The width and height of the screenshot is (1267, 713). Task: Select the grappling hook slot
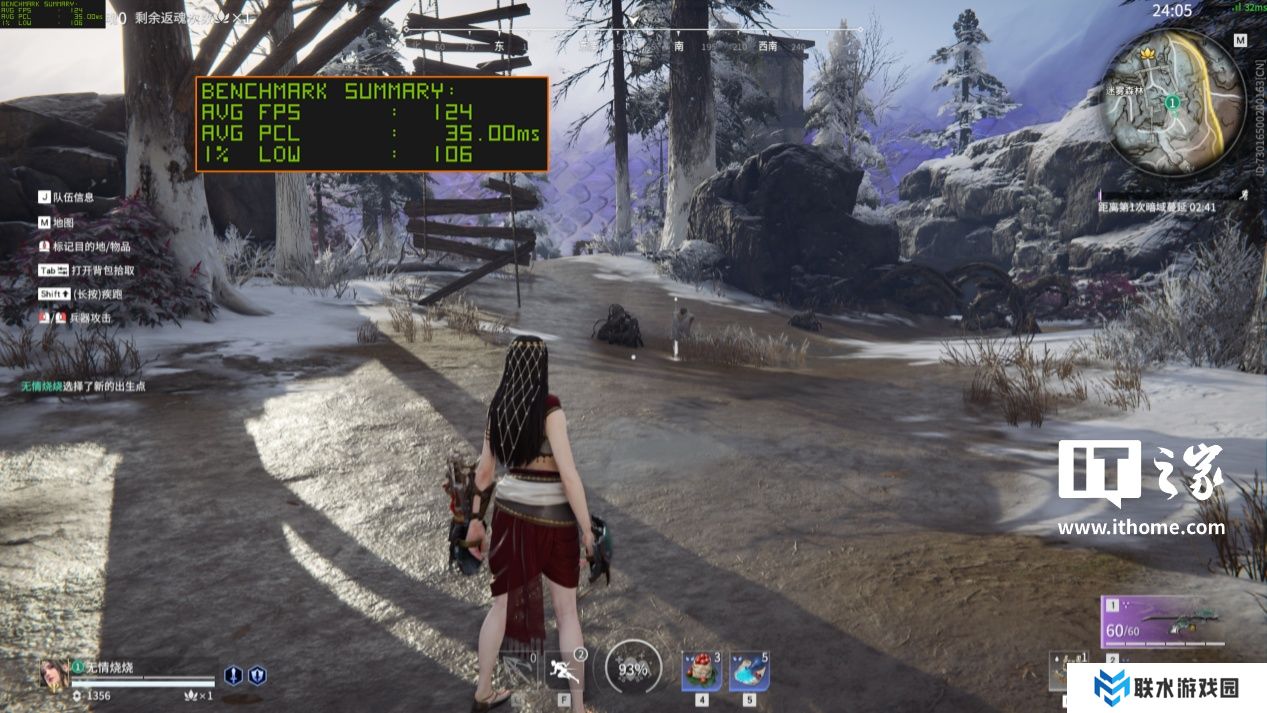pyautogui.click(x=516, y=670)
